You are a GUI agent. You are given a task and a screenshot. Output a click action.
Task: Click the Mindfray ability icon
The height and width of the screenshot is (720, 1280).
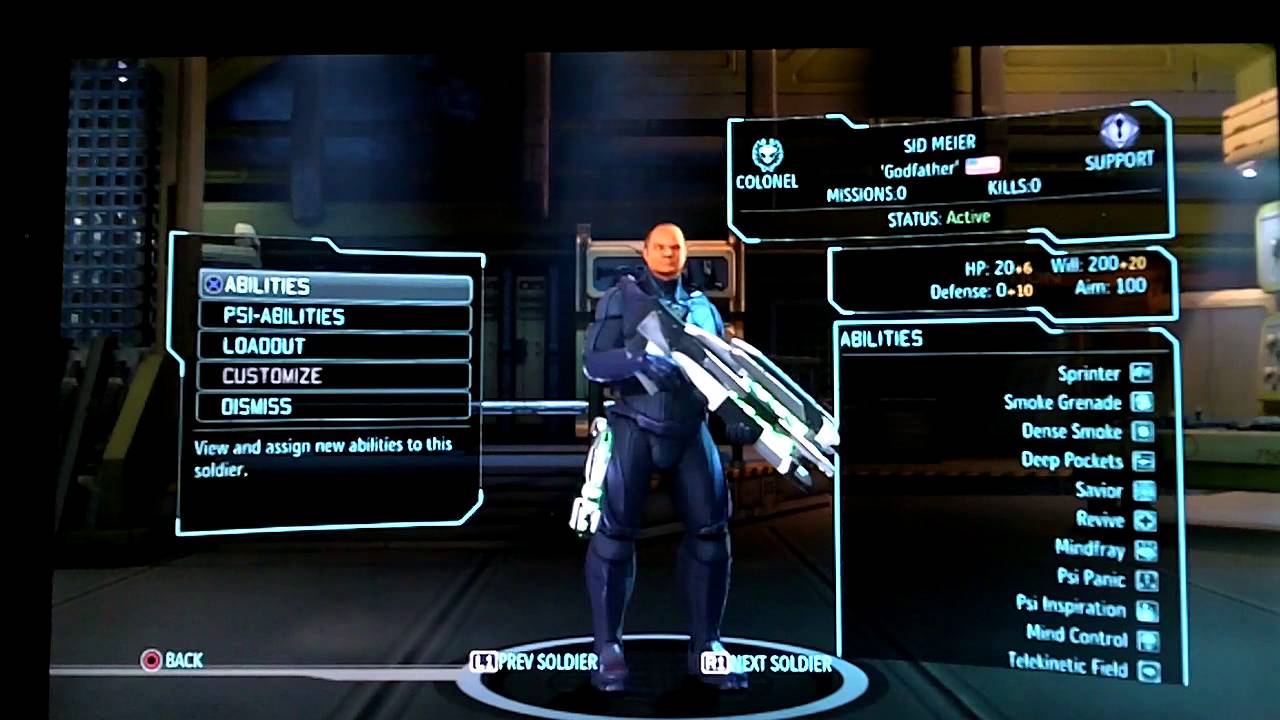1148,550
